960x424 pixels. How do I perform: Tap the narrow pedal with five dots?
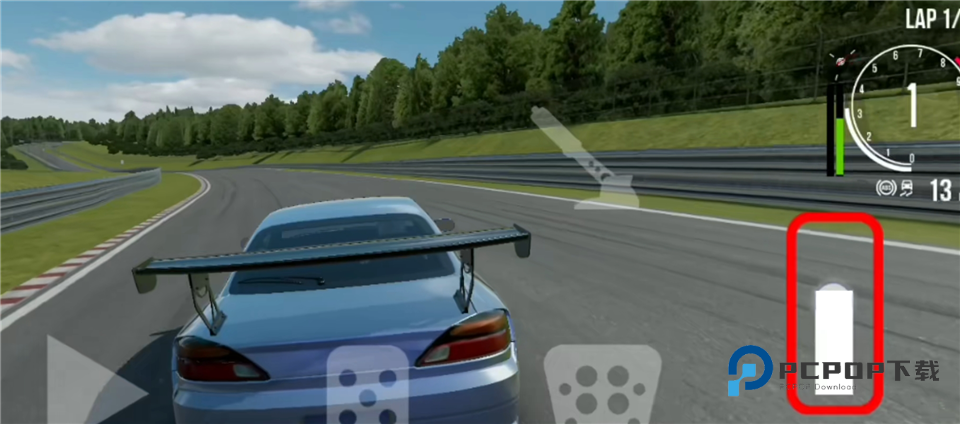(x=367, y=388)
